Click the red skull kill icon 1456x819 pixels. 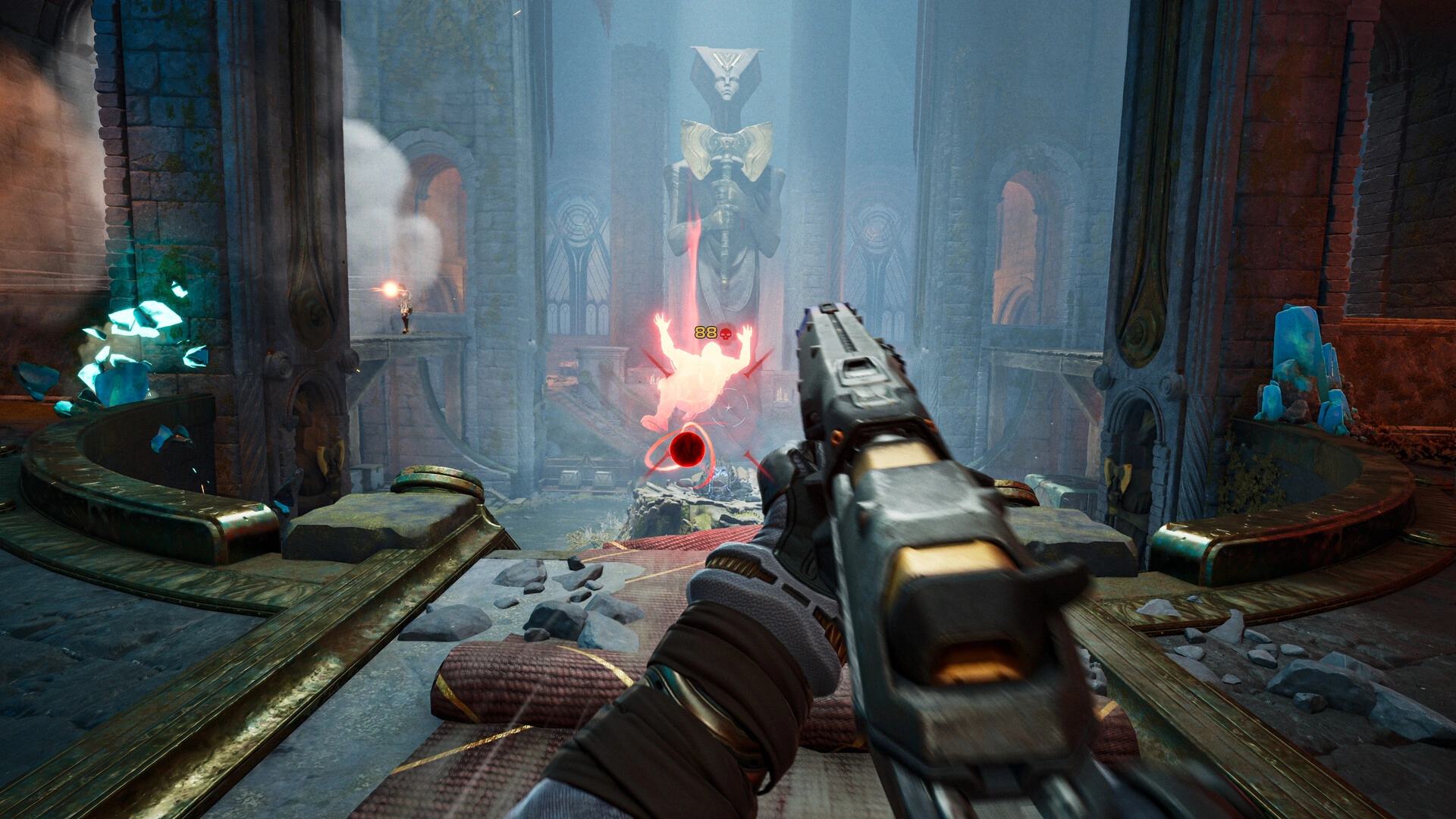[726, 331]
